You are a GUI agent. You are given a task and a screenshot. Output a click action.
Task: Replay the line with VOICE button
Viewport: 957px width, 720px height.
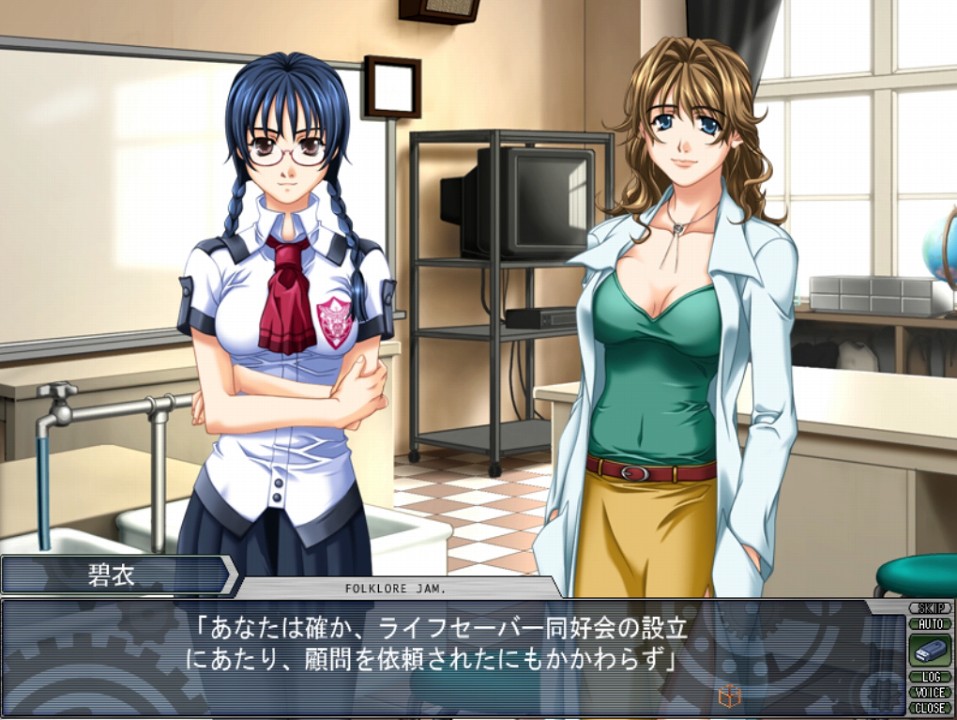coord(929,692)
